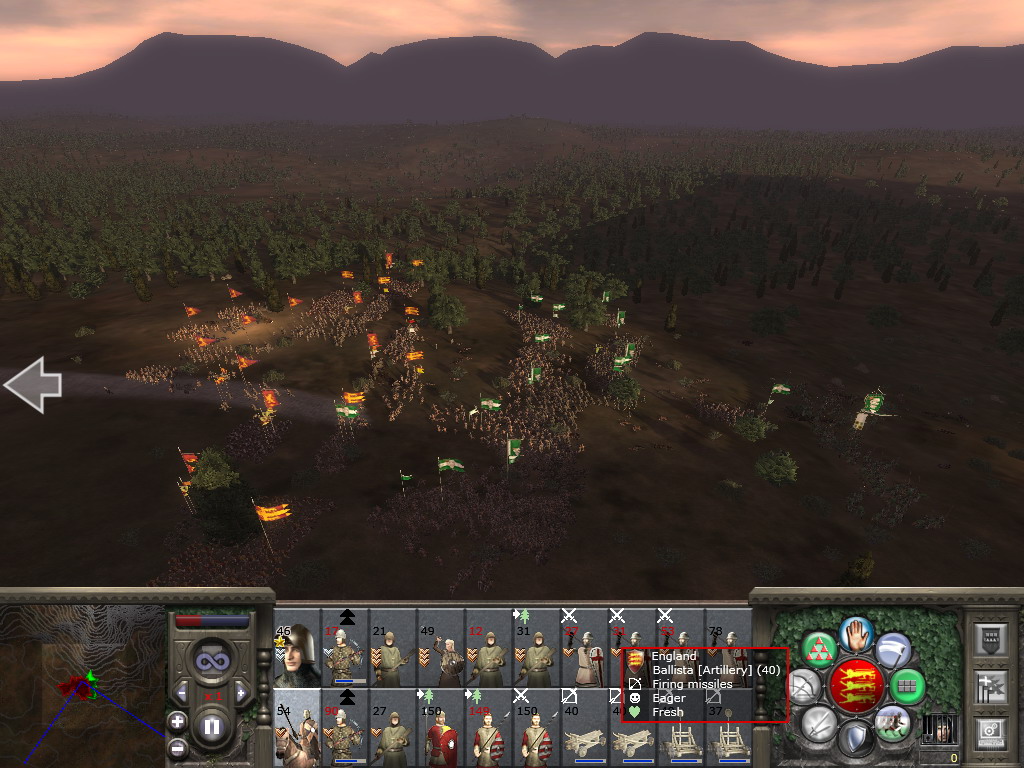Activate the halt order hand icon

point(857,634)
